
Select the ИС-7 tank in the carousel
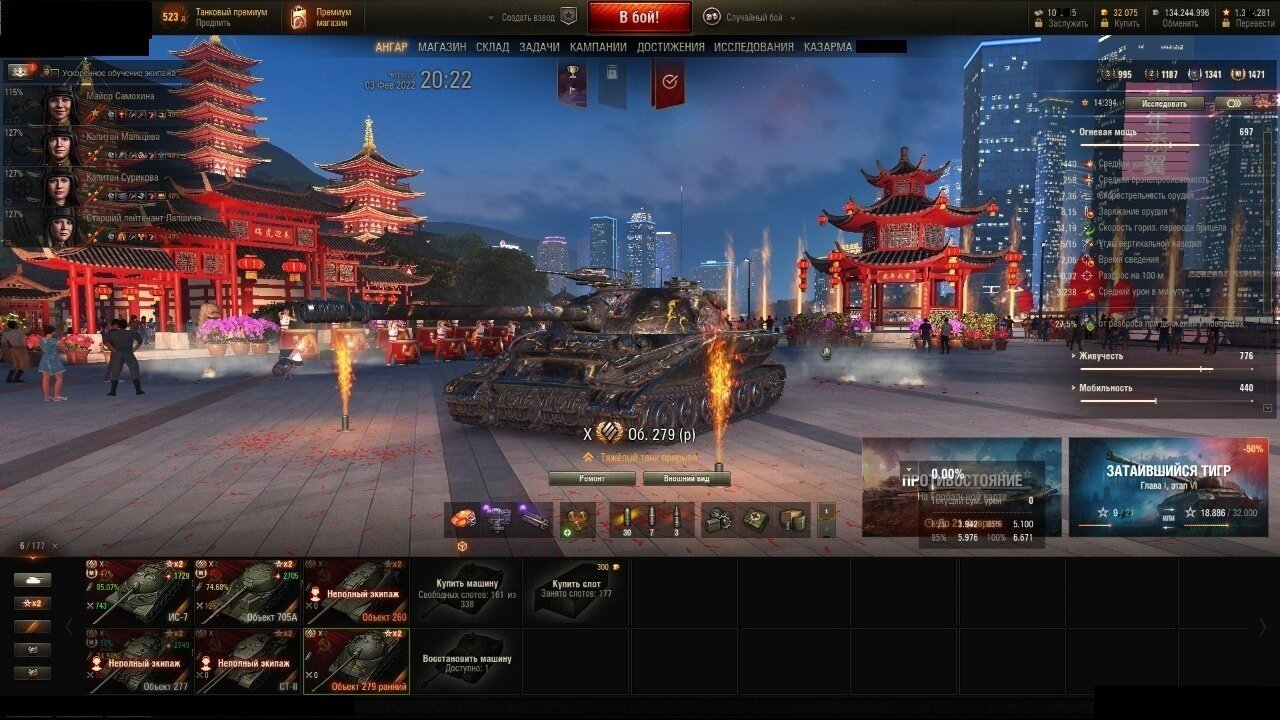[x=139, y=592]
